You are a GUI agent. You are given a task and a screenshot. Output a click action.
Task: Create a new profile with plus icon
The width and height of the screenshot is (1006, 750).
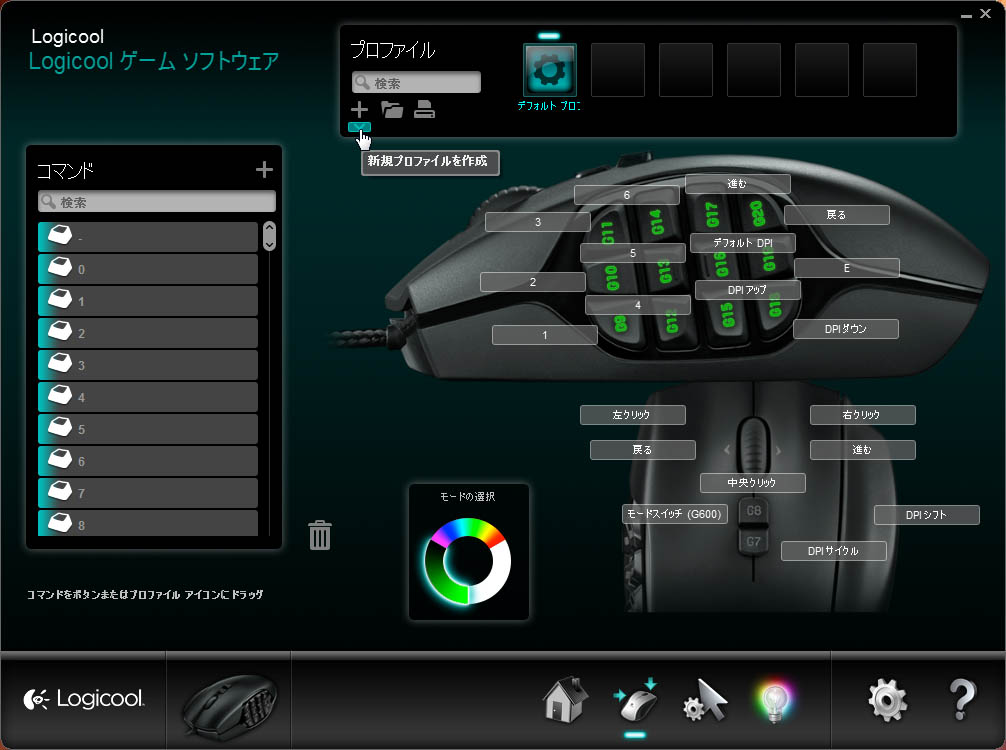pyautogui.click(x=359, y=110)
